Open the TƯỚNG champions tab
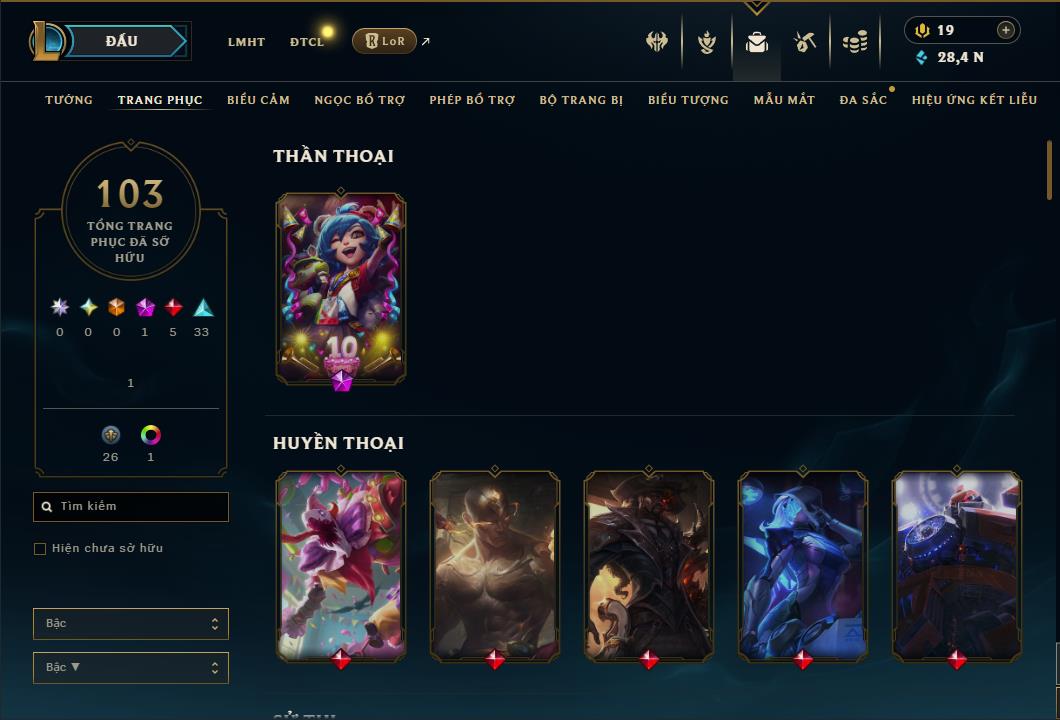The image size is (1060, 720). point(69,100)
